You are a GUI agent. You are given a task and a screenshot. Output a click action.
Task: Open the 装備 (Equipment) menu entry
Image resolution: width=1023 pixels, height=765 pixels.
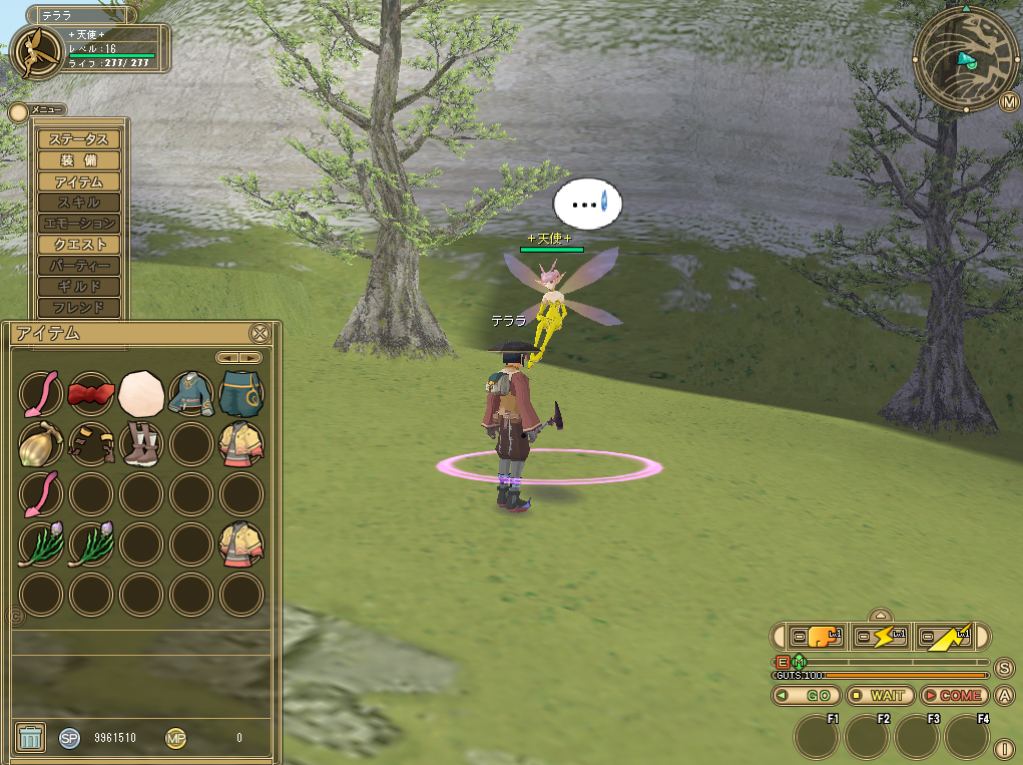(78, 161)
